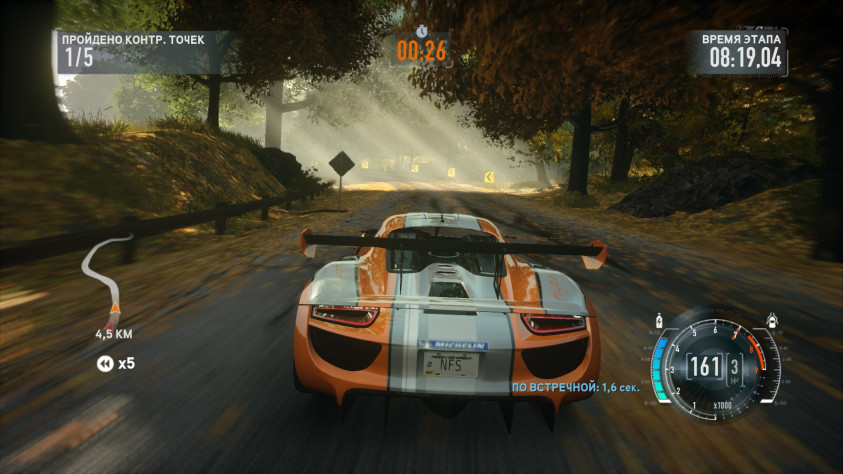The height and width of the screenshot is (474, 843).
Task: Select the nitrous bottle icon
Action: coord(660,321)
